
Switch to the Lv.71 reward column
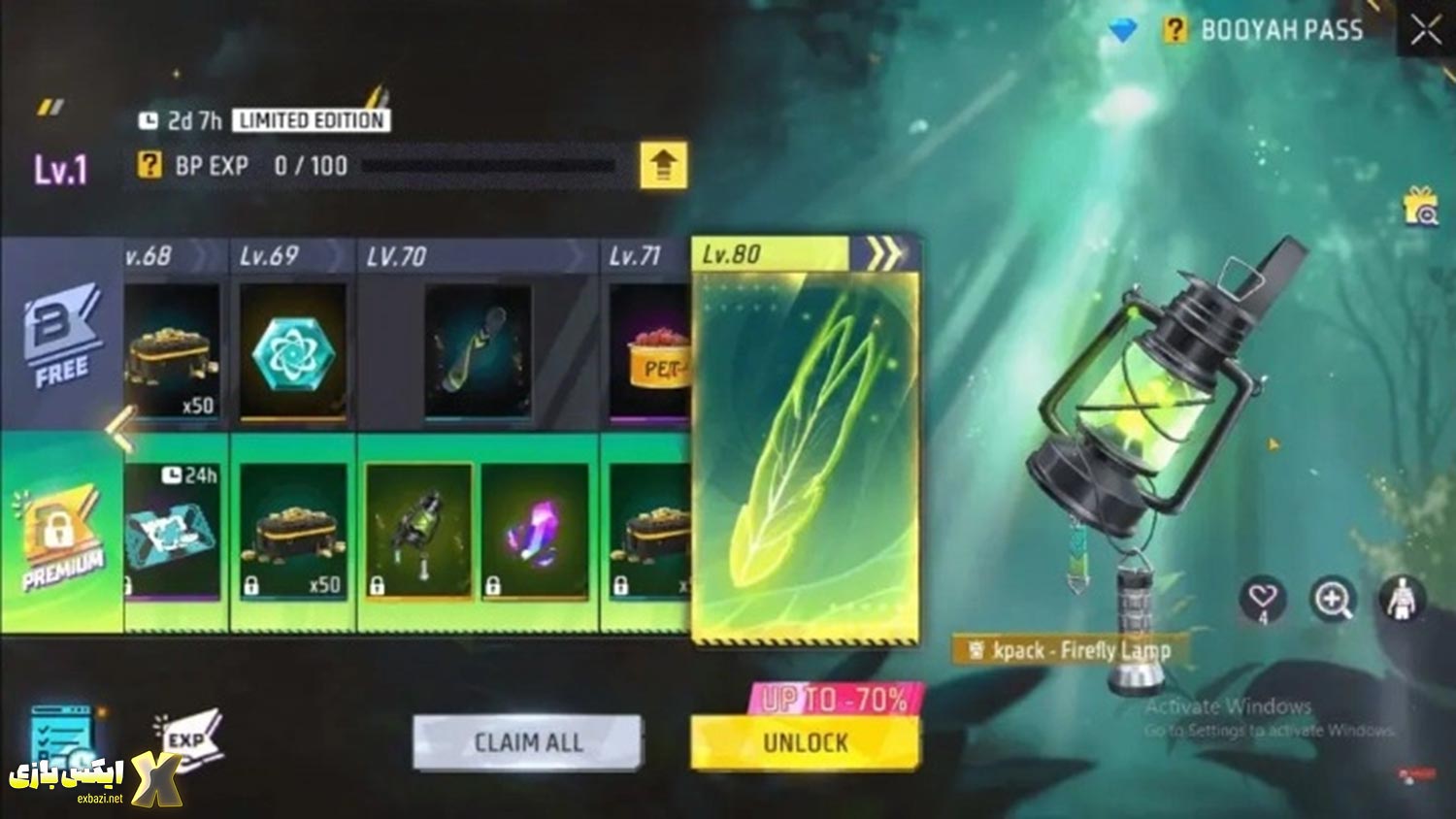click(636, 256)
